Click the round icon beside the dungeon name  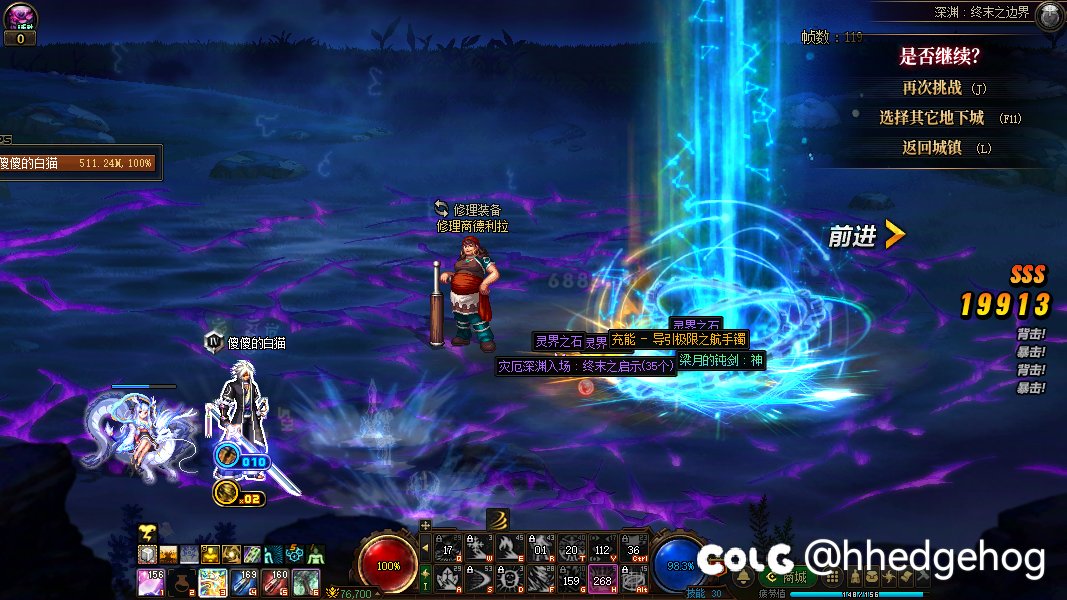[x=1049, y=15]
